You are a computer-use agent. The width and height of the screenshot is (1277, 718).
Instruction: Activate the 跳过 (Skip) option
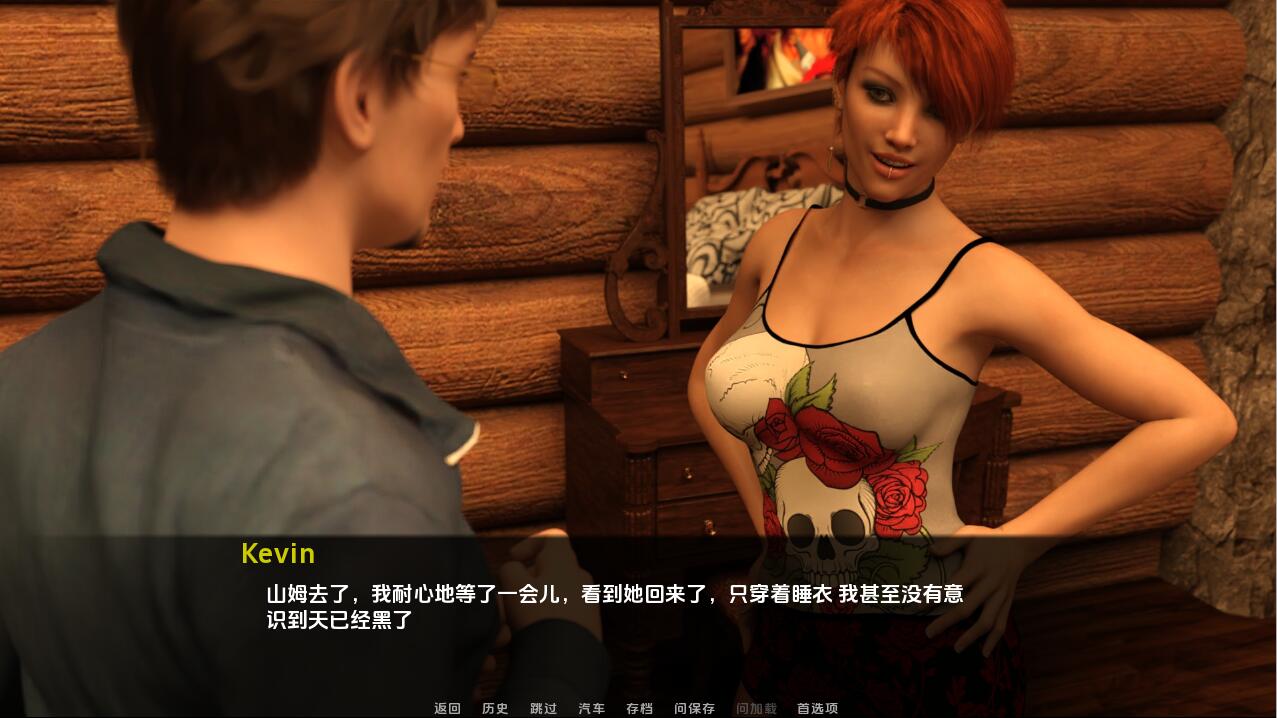[x=543, y=708]
